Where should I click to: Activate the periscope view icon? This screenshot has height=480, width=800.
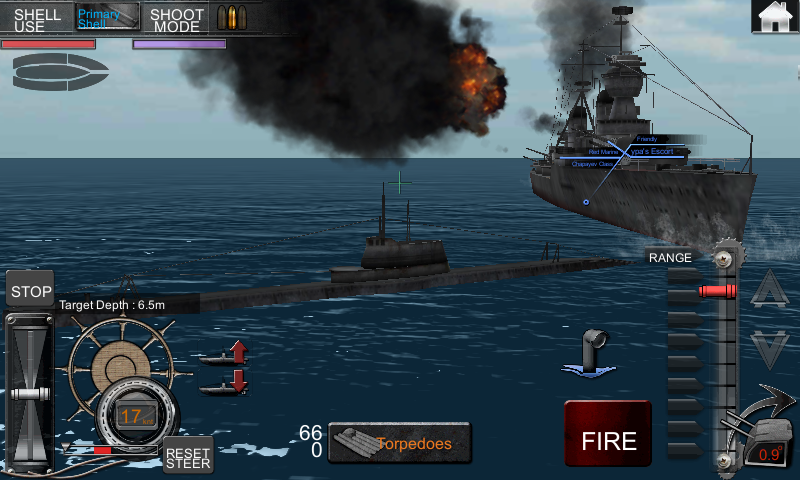tap(589, 354)
